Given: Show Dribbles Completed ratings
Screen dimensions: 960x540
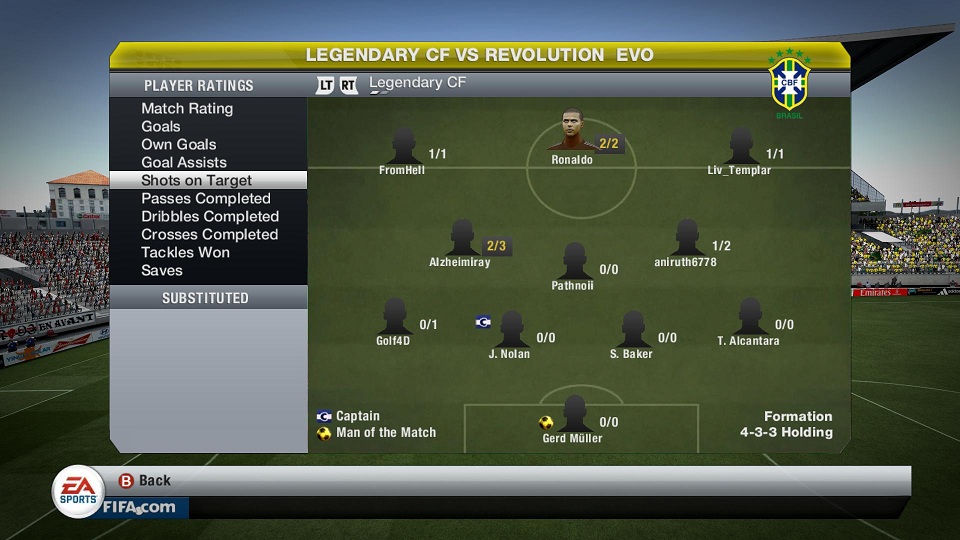Looking at the screenshot, I should (x=210, y=216).
